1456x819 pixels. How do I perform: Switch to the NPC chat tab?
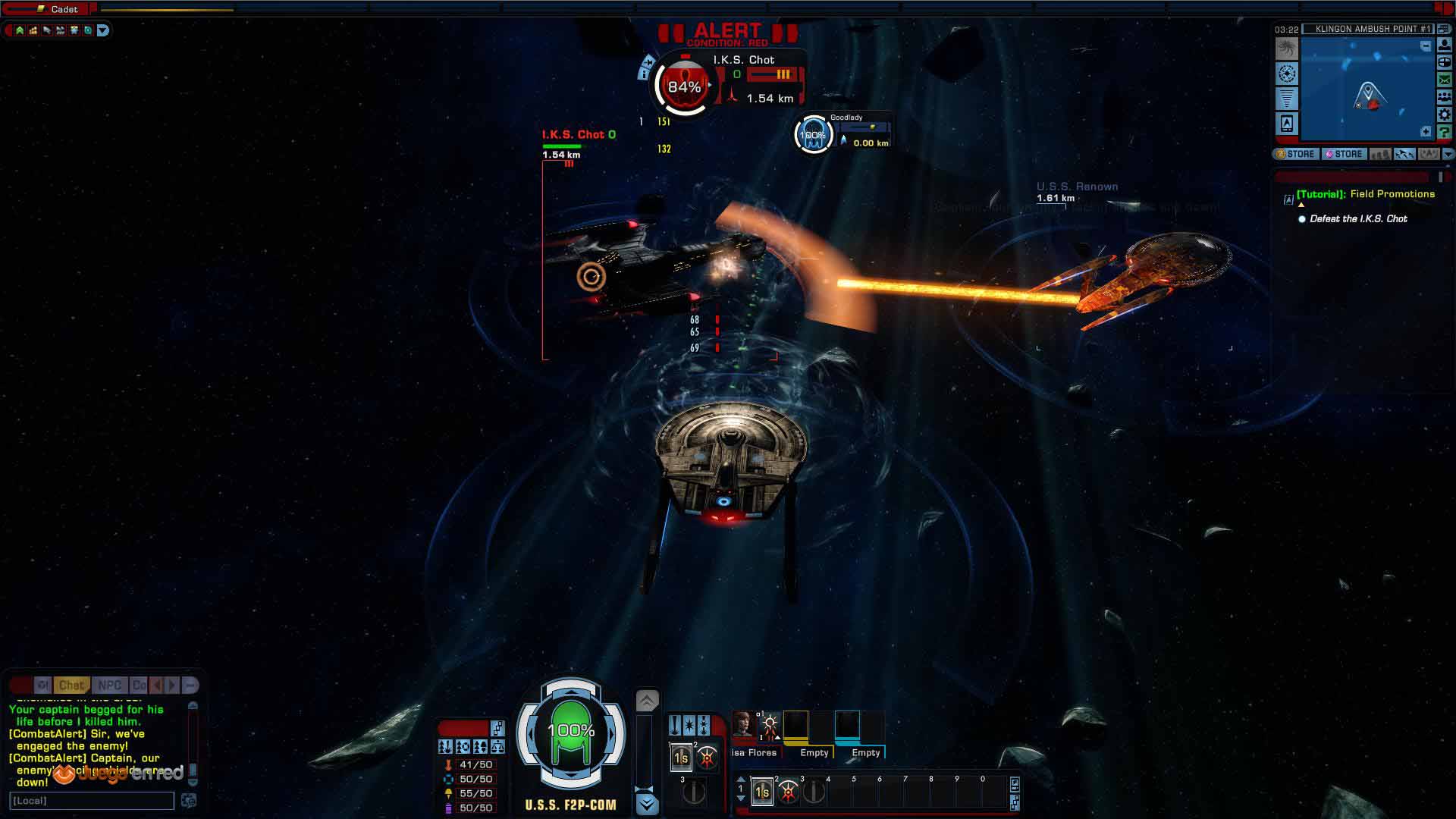(x=109, y=686)
